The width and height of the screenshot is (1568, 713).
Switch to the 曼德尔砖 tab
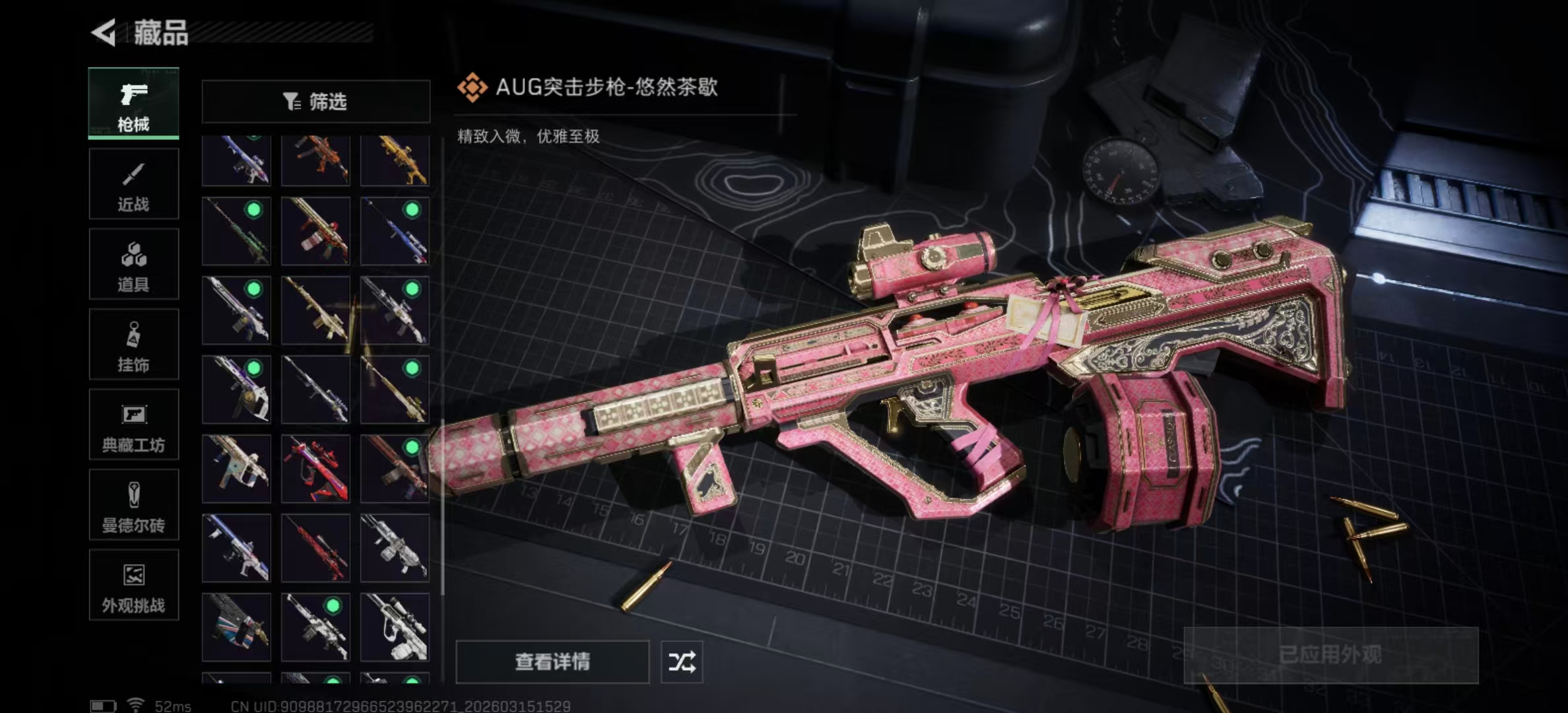134,506
